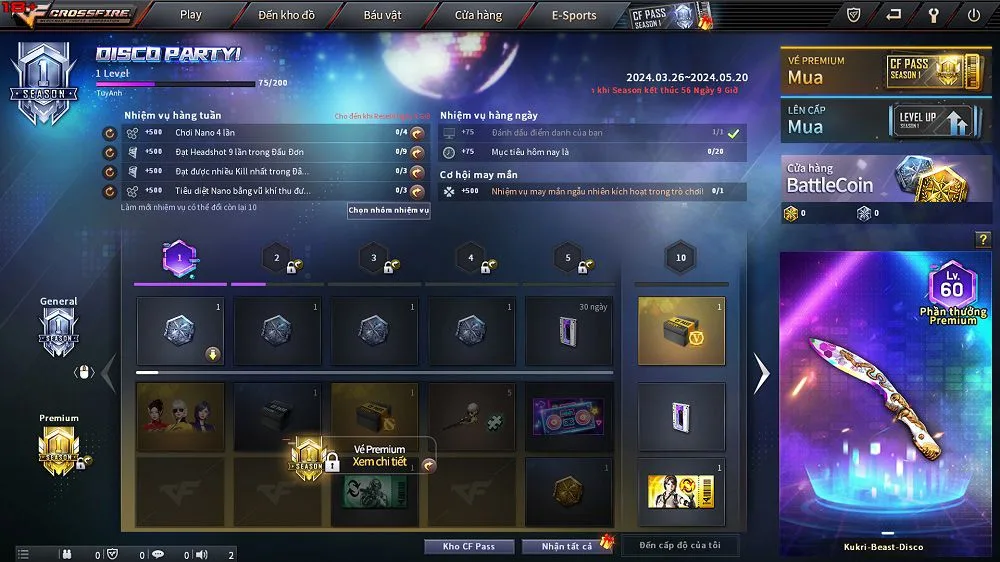Click the power exit icon

coord(974,15)
